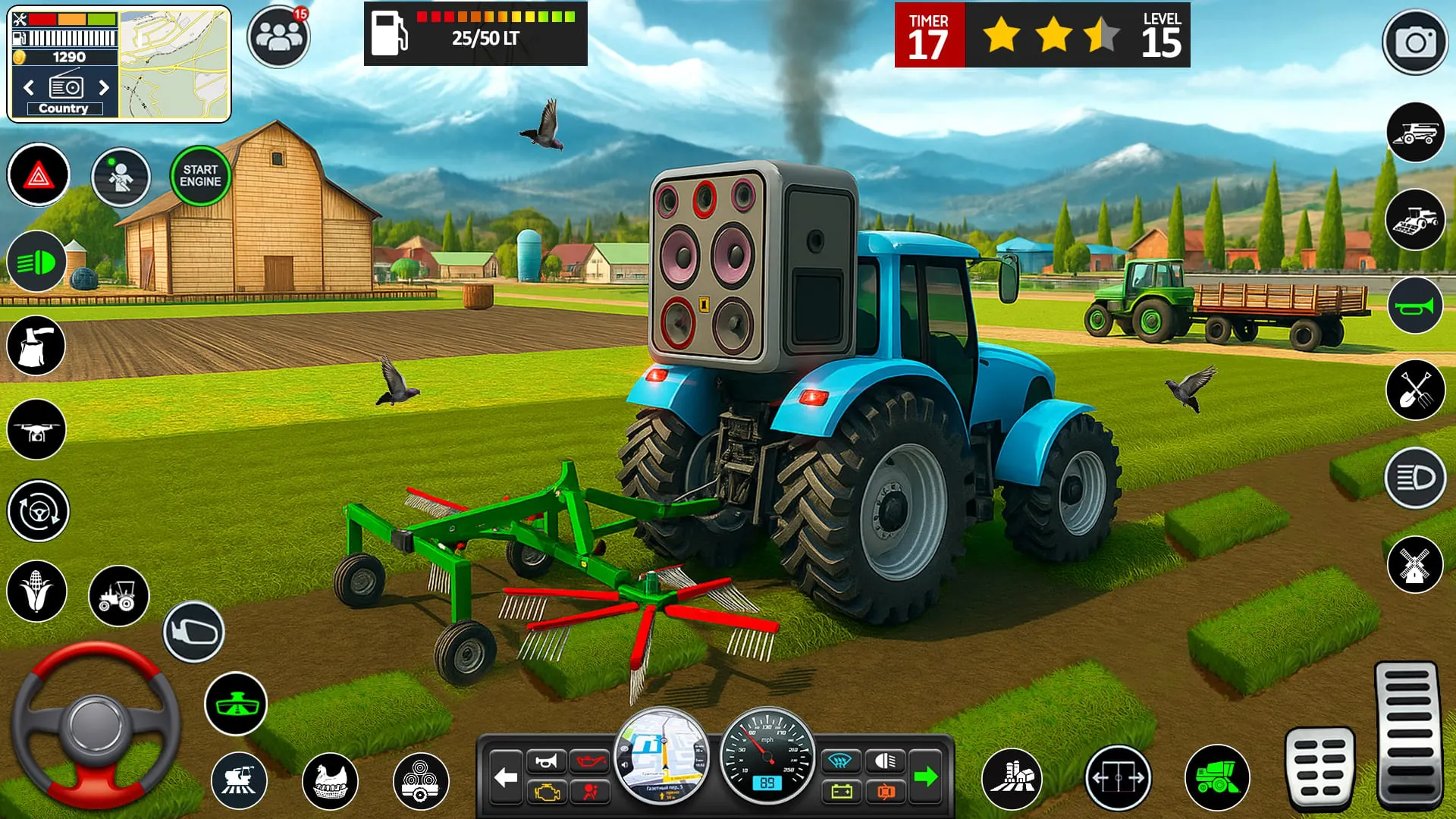The image size is (1456, 819).
Task: Toggle the headlights on the left panel
Action: (37, 262)
